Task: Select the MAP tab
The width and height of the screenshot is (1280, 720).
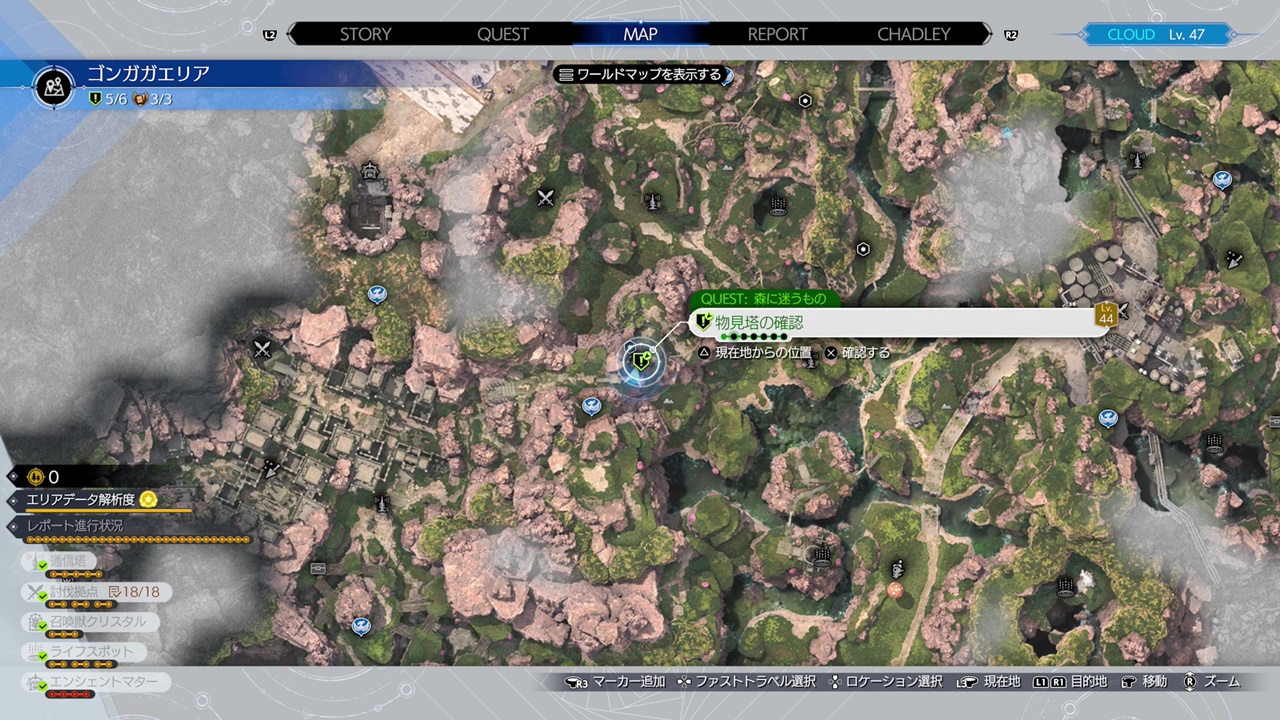Action: point(640,34)
